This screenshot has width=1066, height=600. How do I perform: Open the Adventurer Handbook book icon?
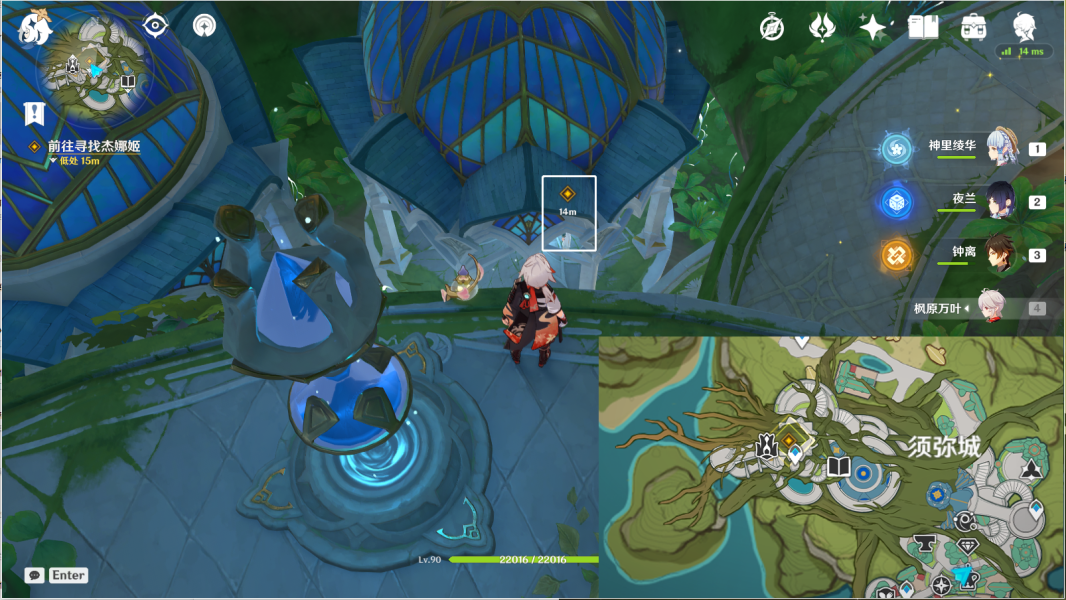coord(923,27)
